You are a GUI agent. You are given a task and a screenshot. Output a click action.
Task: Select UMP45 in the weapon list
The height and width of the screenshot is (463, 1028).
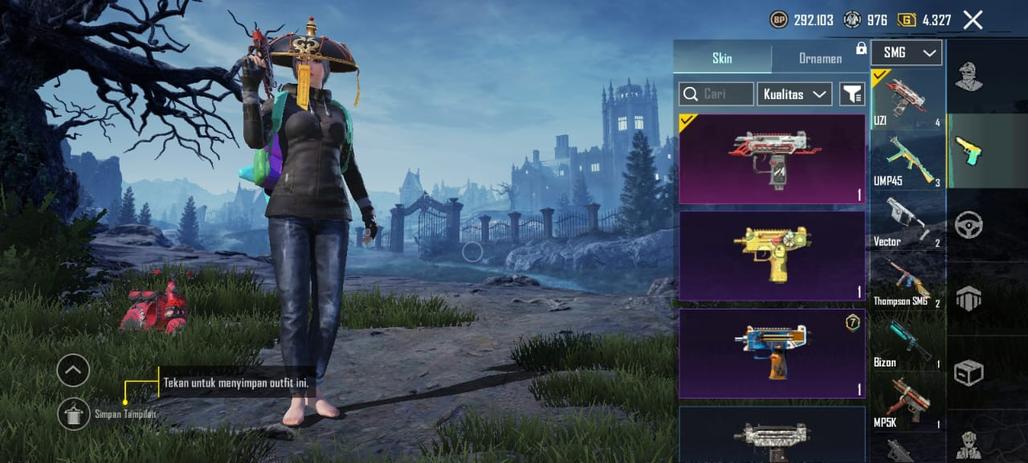click(907, 161)
